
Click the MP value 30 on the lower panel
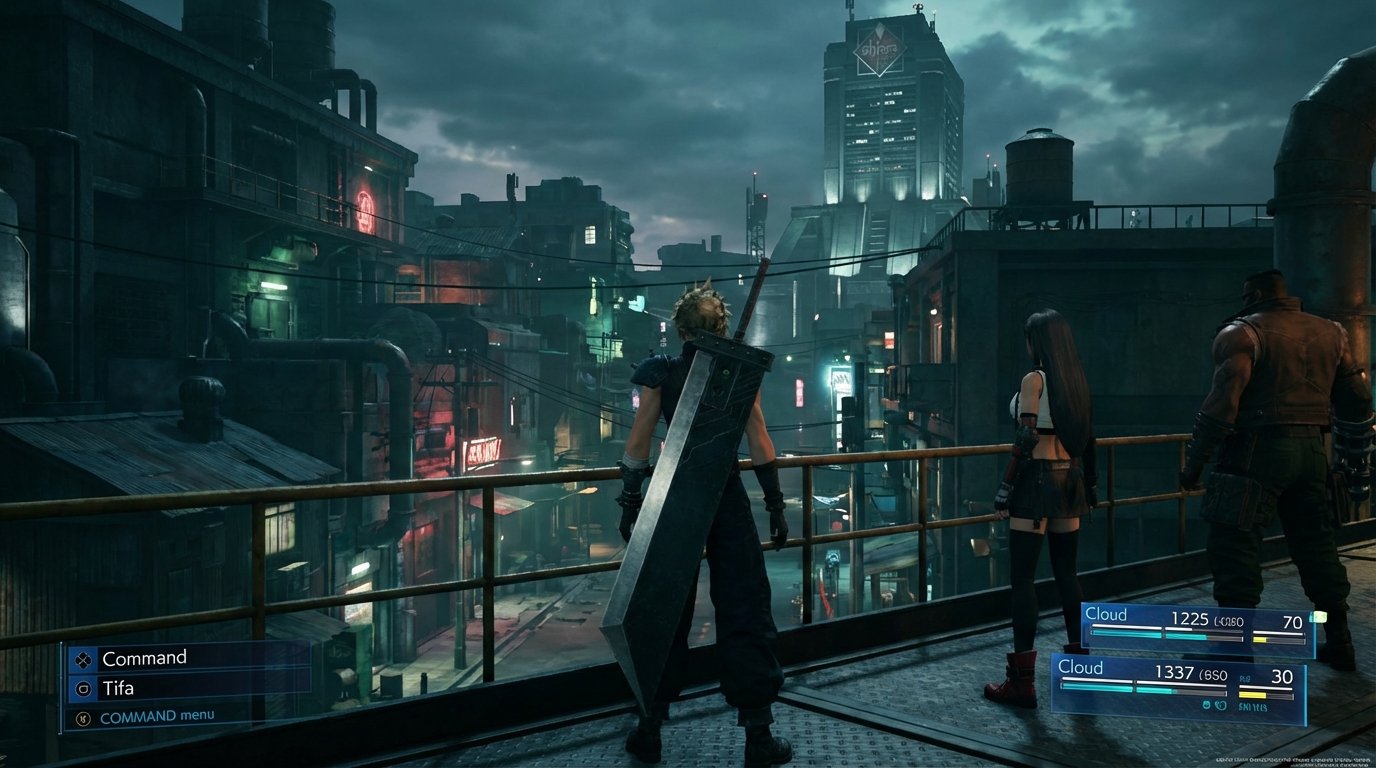[x=1284, y=674]
